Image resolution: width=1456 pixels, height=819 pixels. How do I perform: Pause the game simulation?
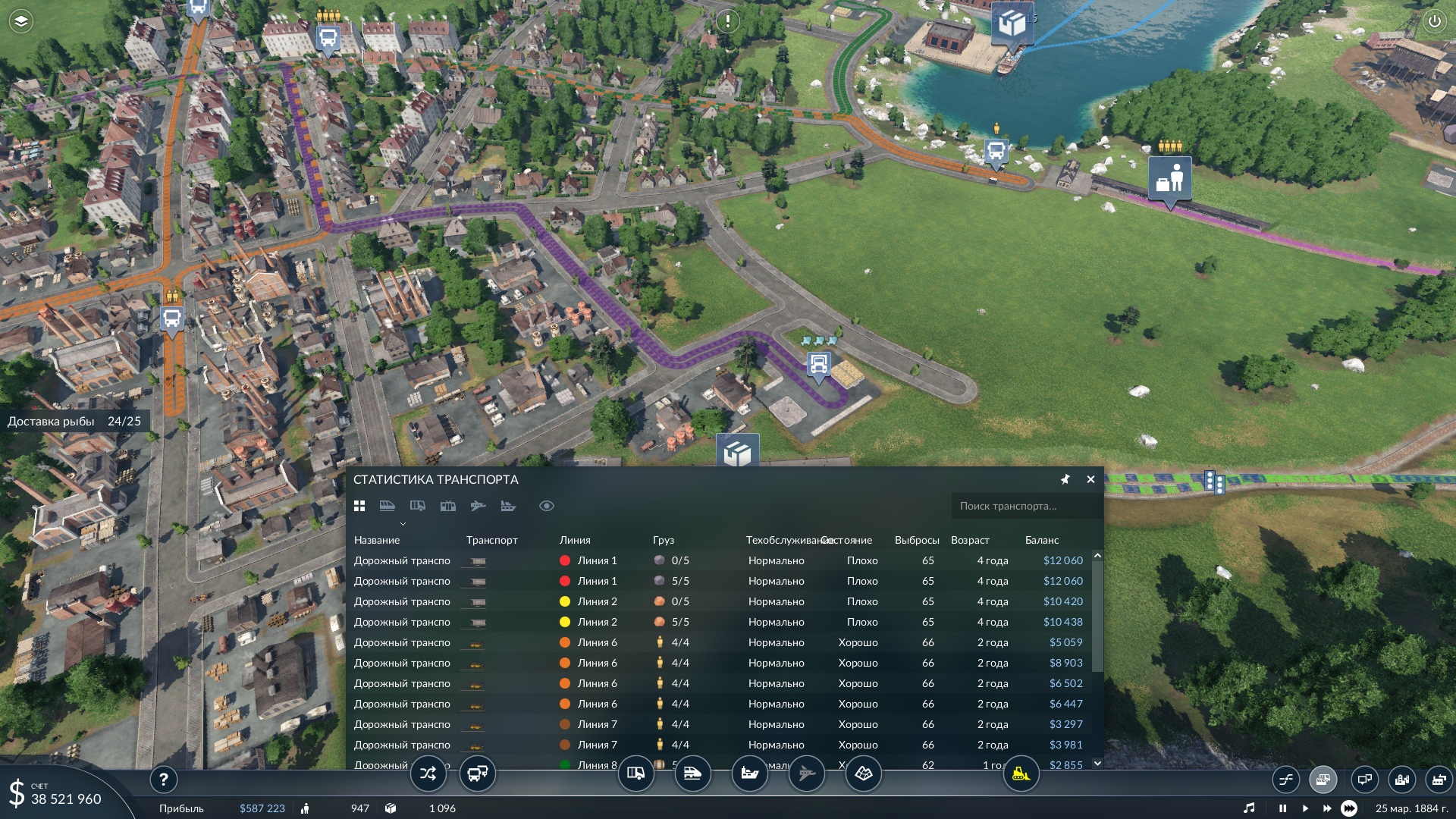(1282, 808)
